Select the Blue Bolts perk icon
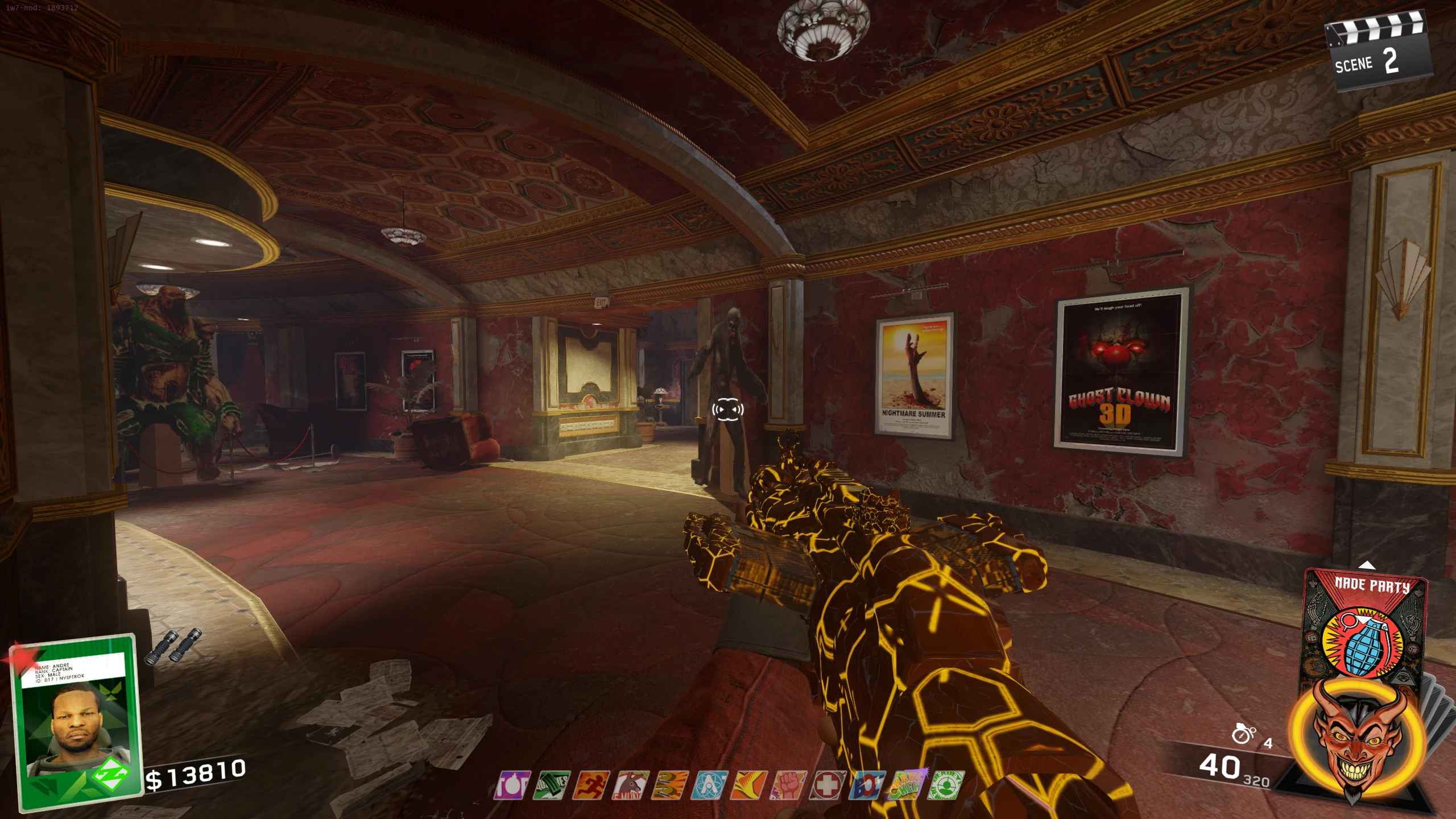Image resolution: width=1456 pixels, height=819 pixels. tap(867, 785)
